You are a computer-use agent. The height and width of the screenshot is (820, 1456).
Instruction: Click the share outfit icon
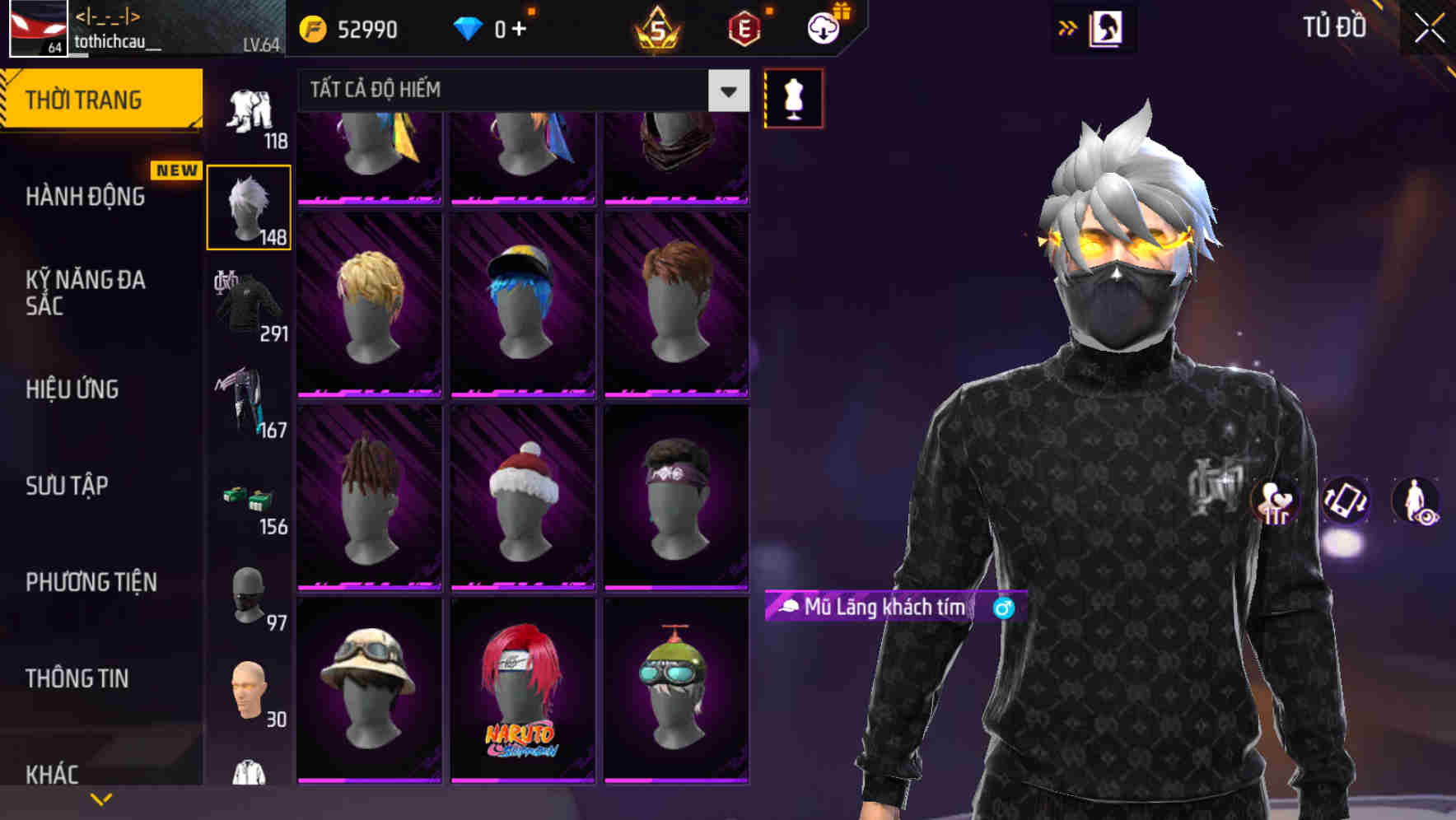pos(1275,504)
